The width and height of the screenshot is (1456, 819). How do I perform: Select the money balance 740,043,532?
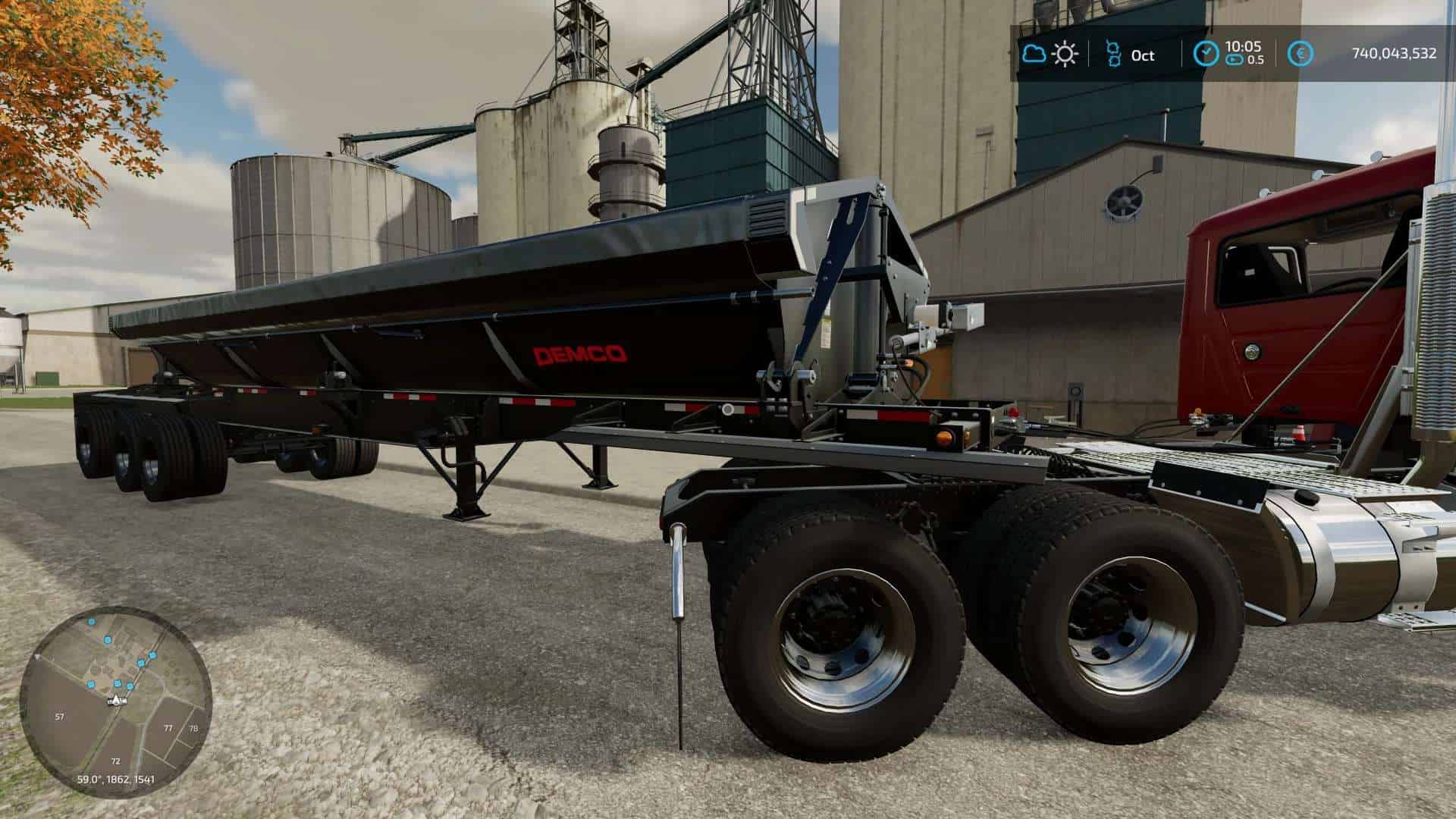tap(1394, 52)
